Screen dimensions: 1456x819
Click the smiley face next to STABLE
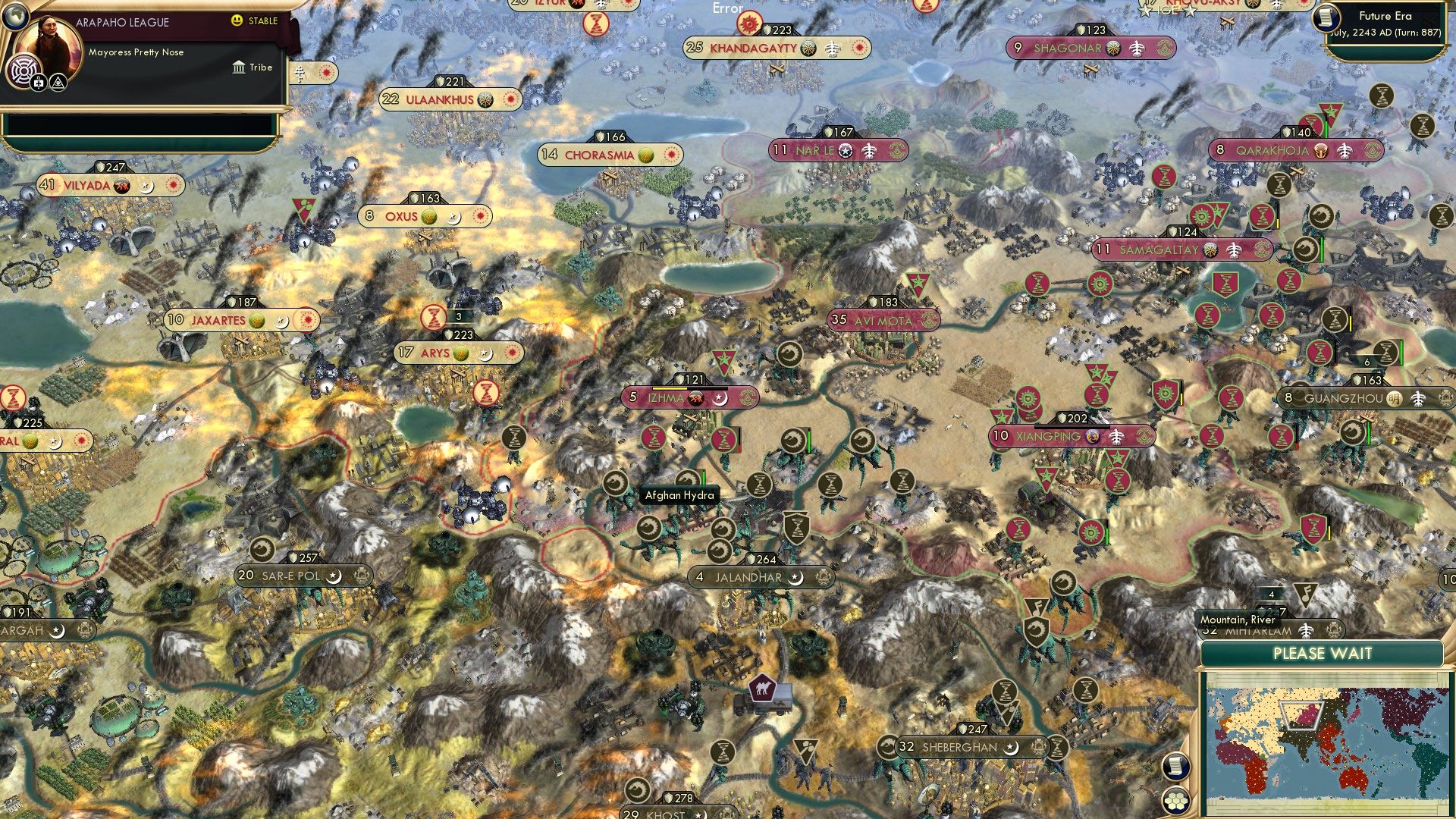tap(237, 21)
